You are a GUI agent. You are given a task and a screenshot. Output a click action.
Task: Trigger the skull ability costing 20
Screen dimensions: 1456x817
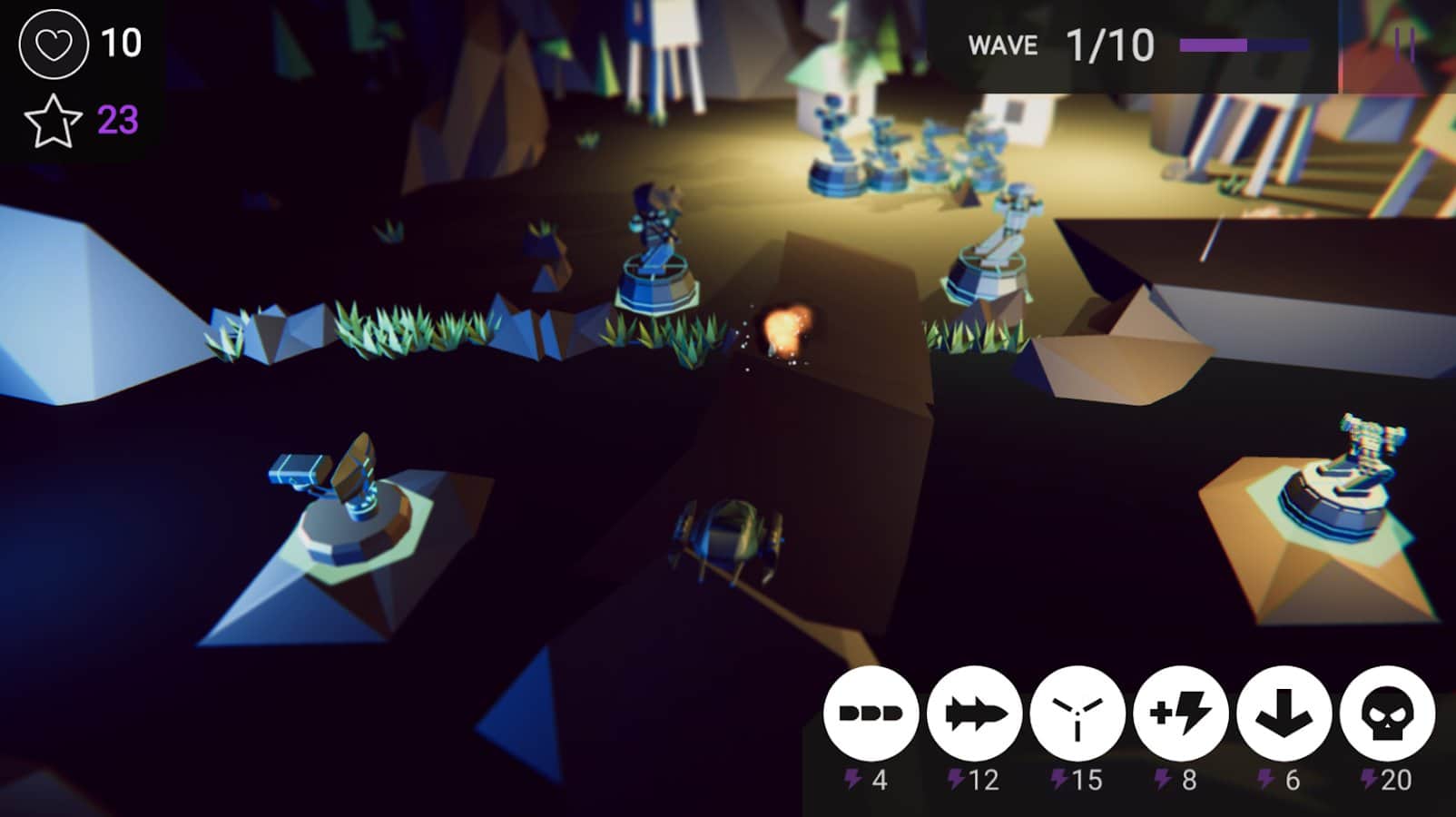tap(1386, 714)
